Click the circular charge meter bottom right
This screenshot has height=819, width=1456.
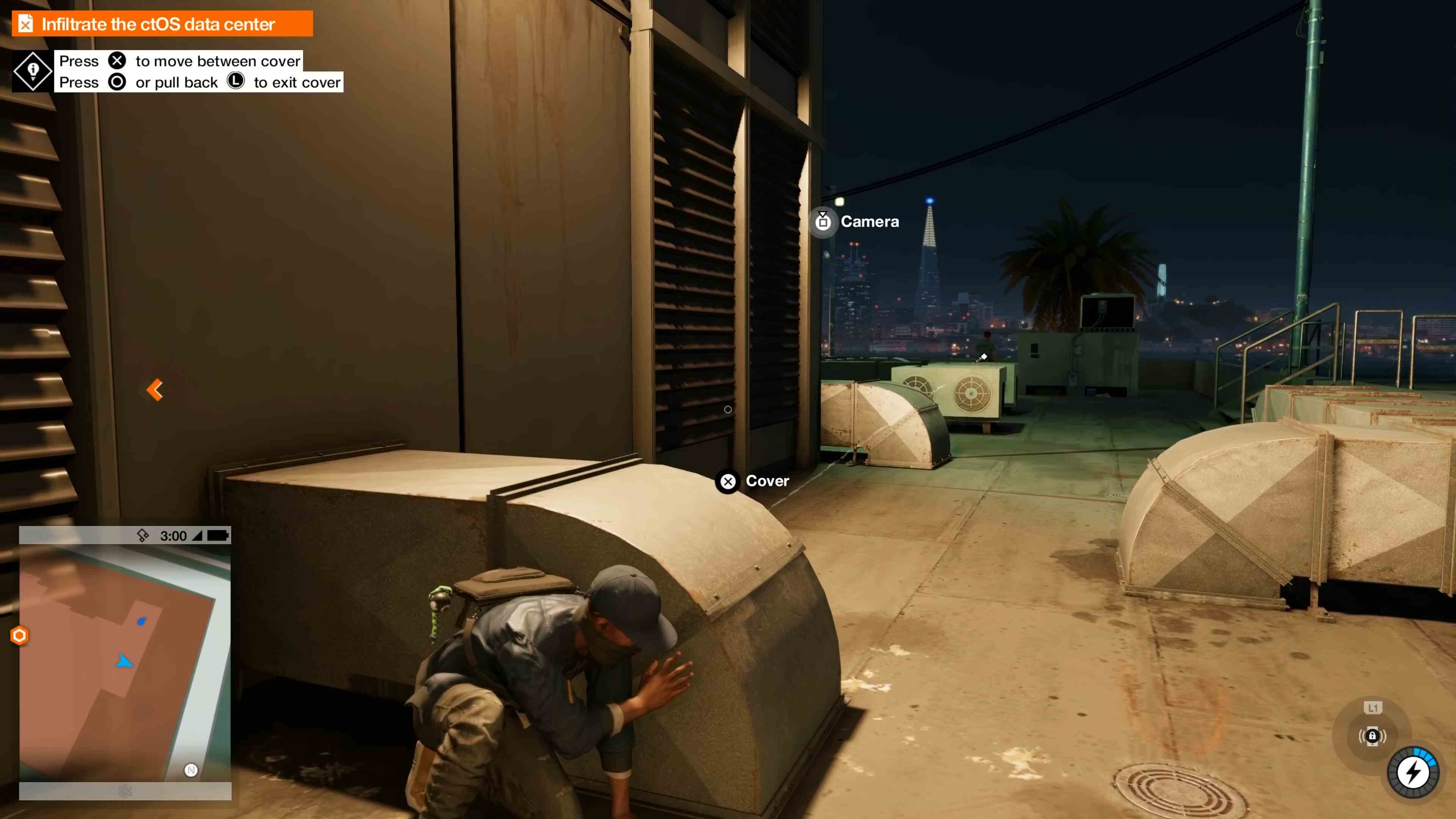1413,772
